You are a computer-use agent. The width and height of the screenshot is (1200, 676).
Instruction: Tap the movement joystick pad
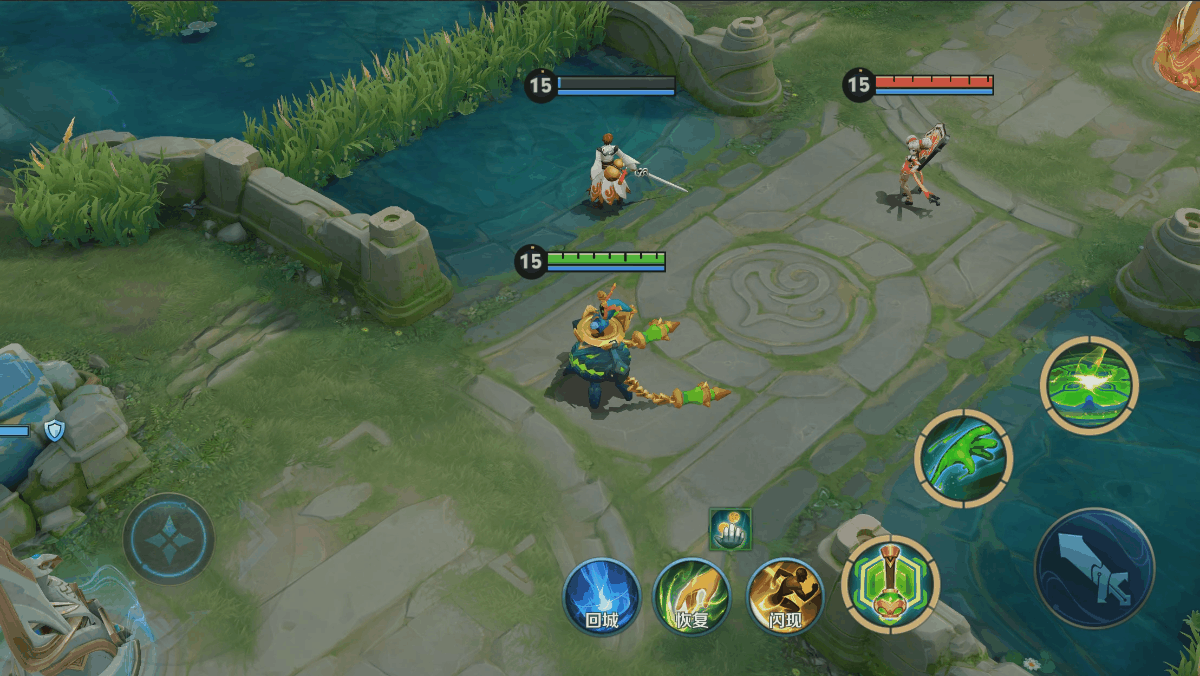click(x=168, y=538)
